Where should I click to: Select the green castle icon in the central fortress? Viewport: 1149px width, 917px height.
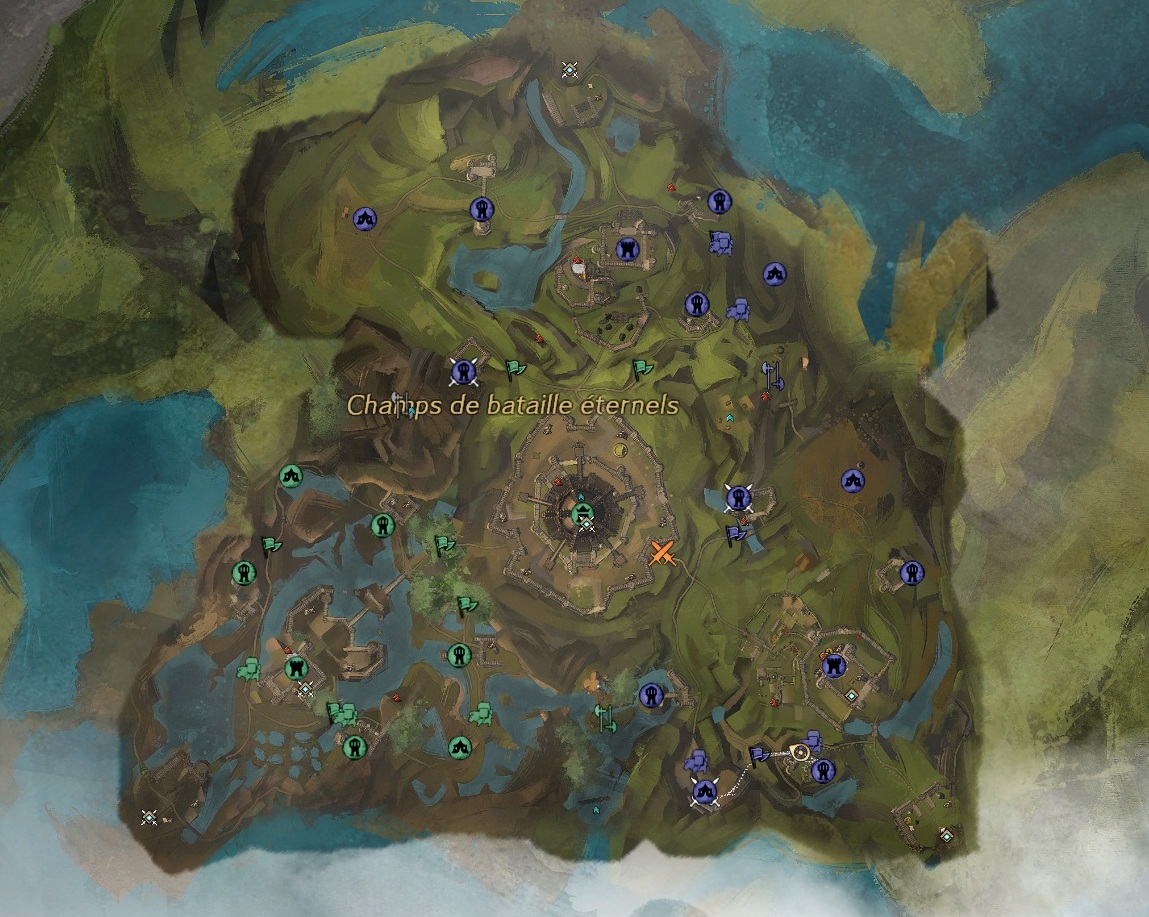(581, 515)
